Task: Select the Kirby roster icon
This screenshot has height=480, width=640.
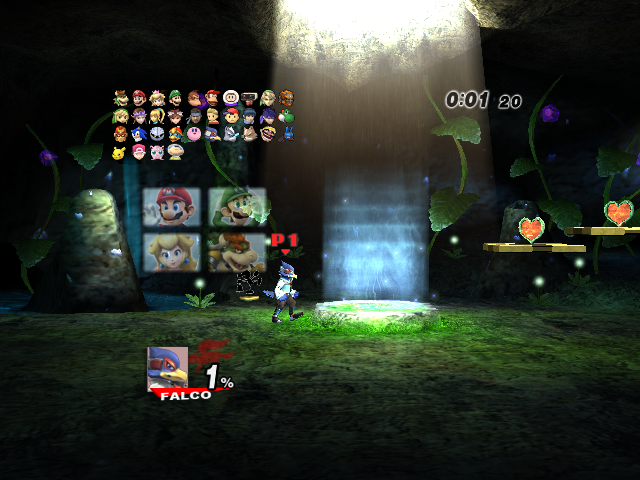Action: 194,133
